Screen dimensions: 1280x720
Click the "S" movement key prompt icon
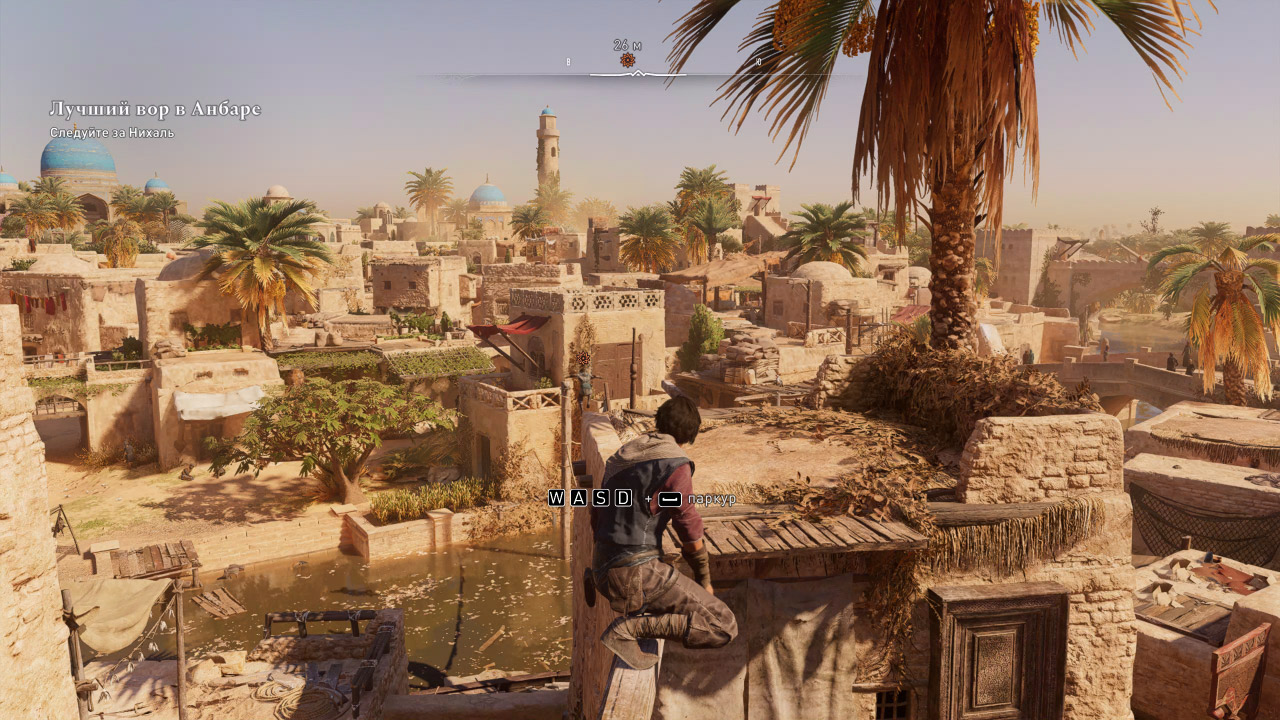click(600, 497)
